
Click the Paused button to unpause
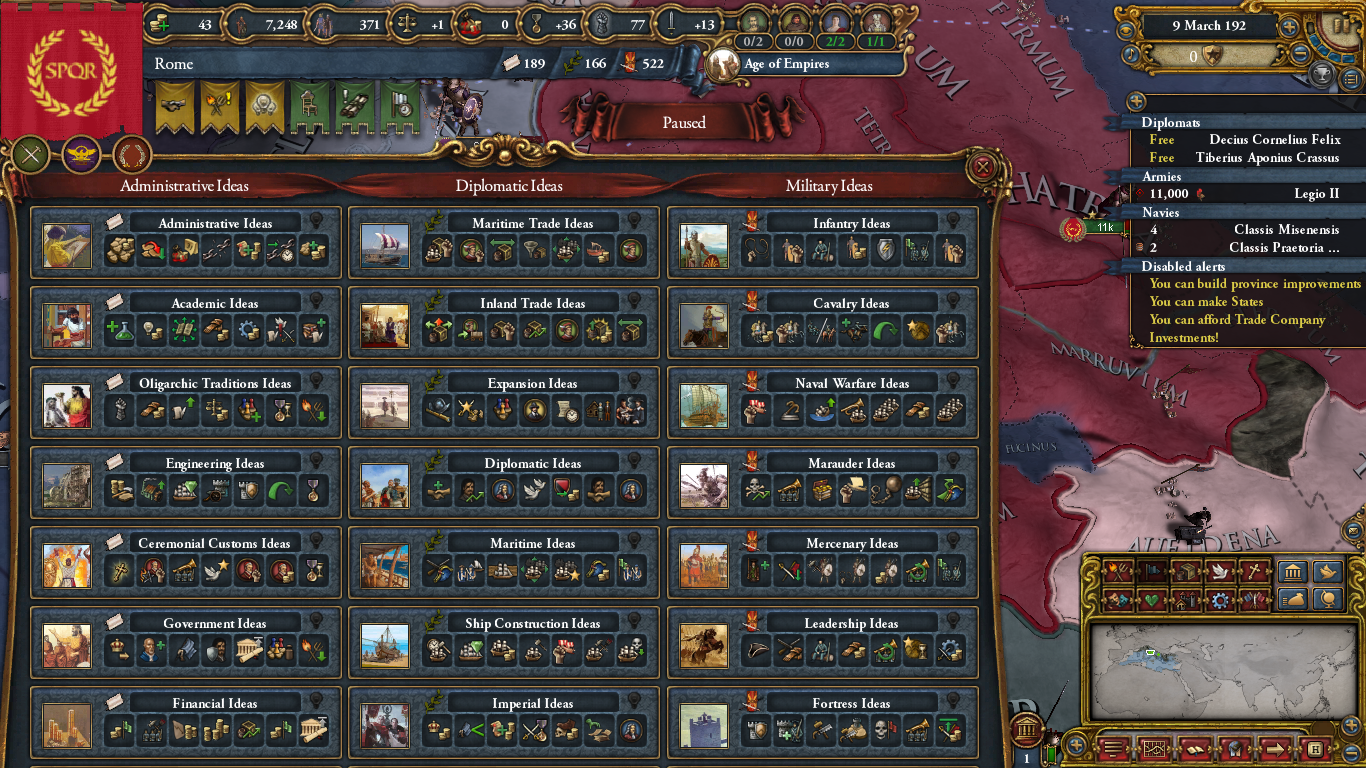point(683,122)
